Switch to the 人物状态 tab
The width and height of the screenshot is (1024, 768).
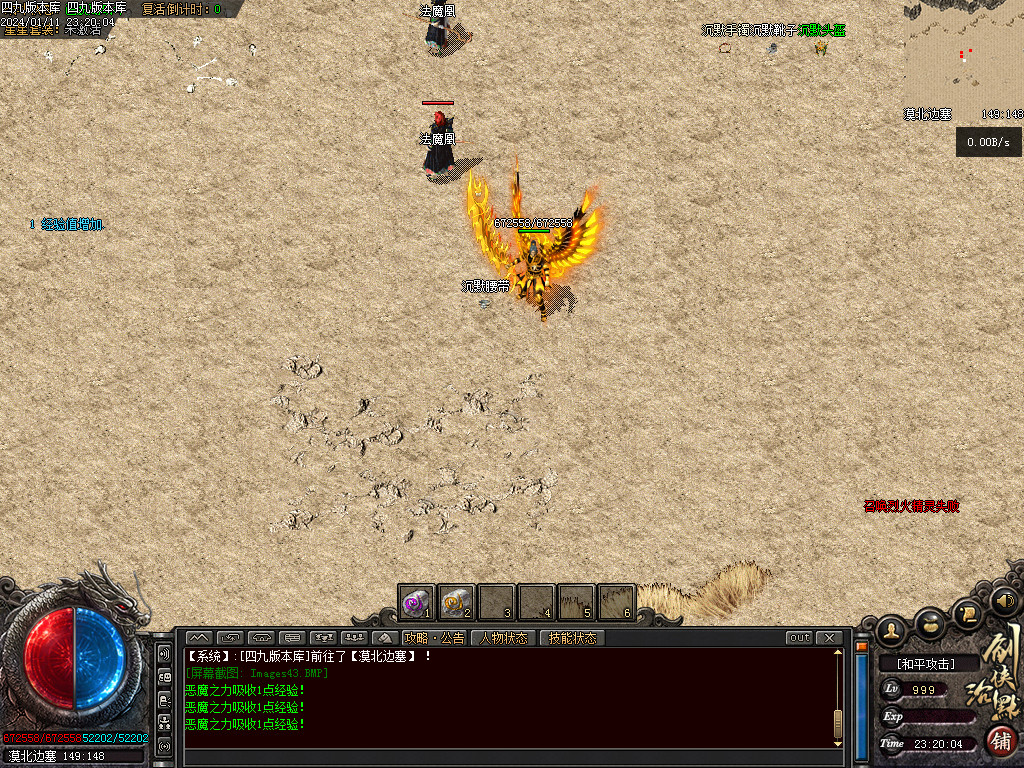tap(503, 638)
